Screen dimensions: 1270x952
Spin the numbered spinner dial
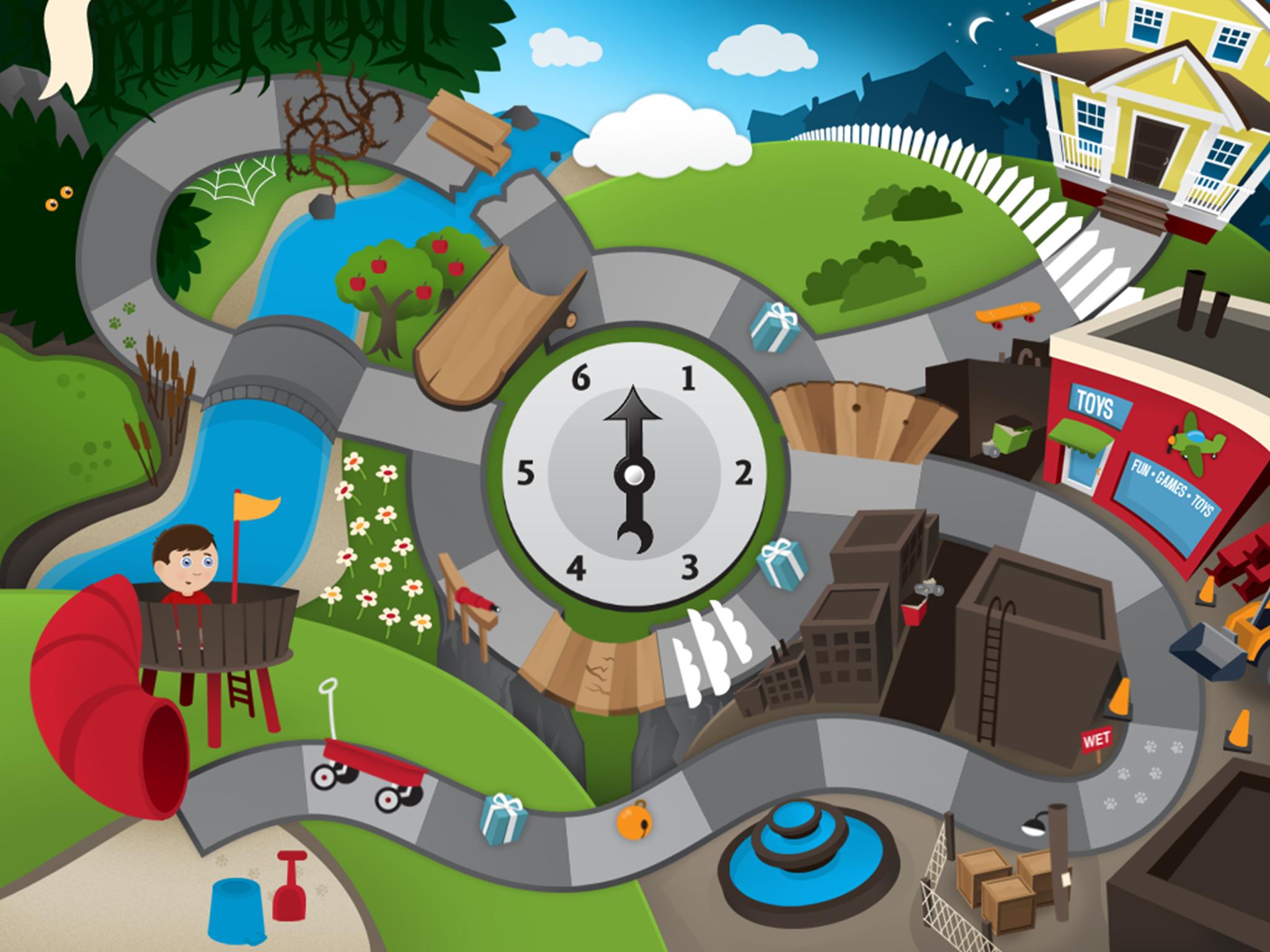[x=634, y=475]
